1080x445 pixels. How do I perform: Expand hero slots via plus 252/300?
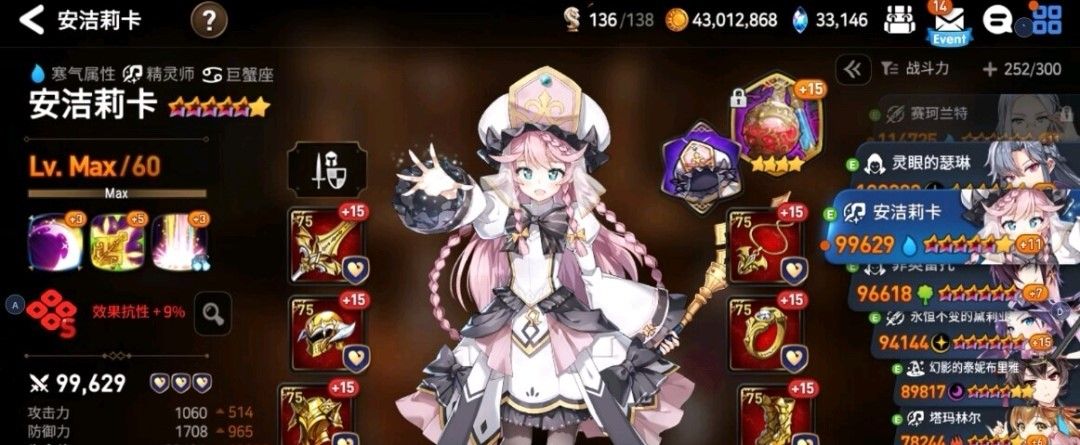tap(1021, 69)
